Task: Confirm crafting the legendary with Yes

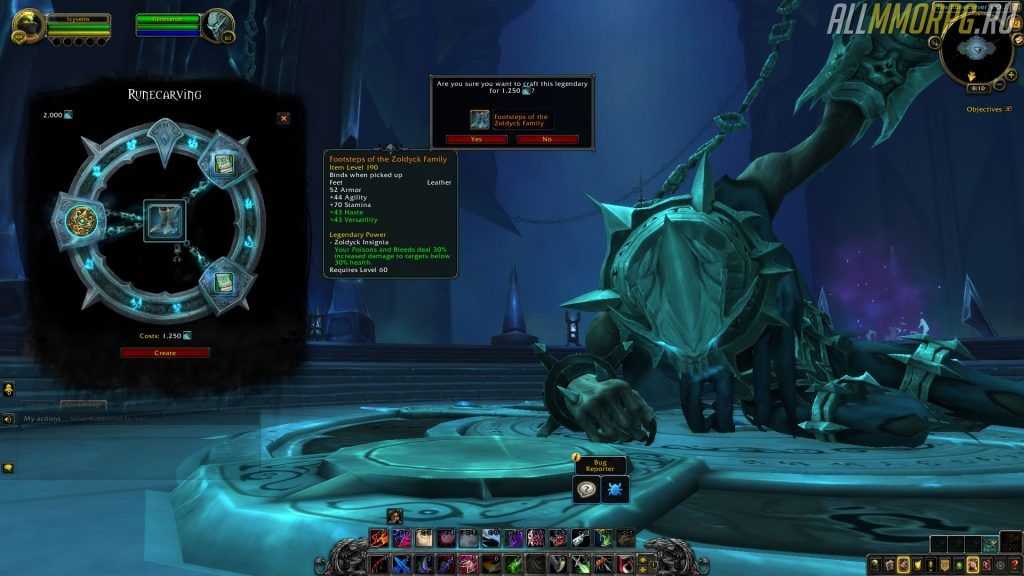Action: [x=476, y=139]
